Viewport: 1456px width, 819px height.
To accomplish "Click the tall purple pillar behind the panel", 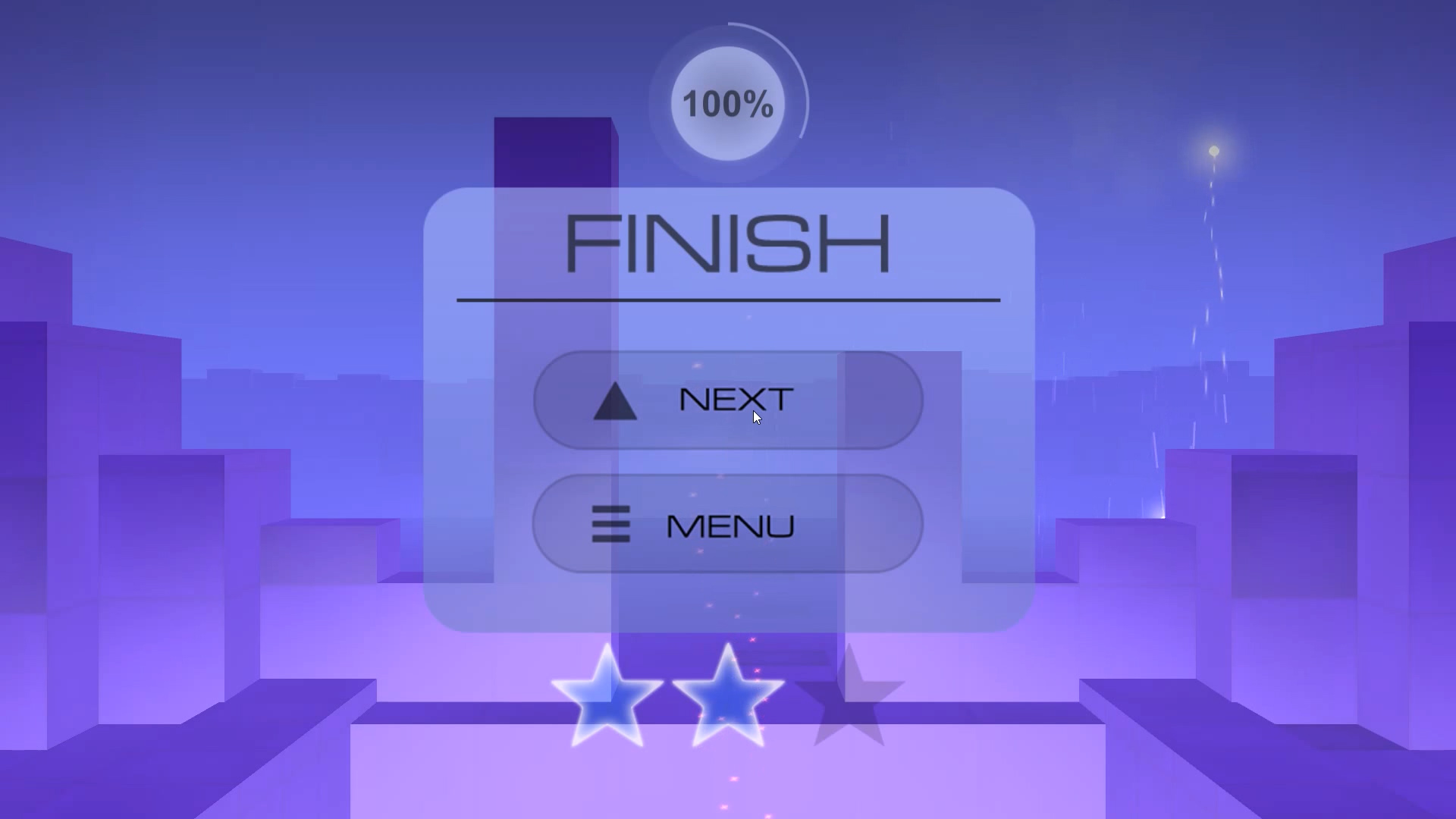I will (554, 152).
